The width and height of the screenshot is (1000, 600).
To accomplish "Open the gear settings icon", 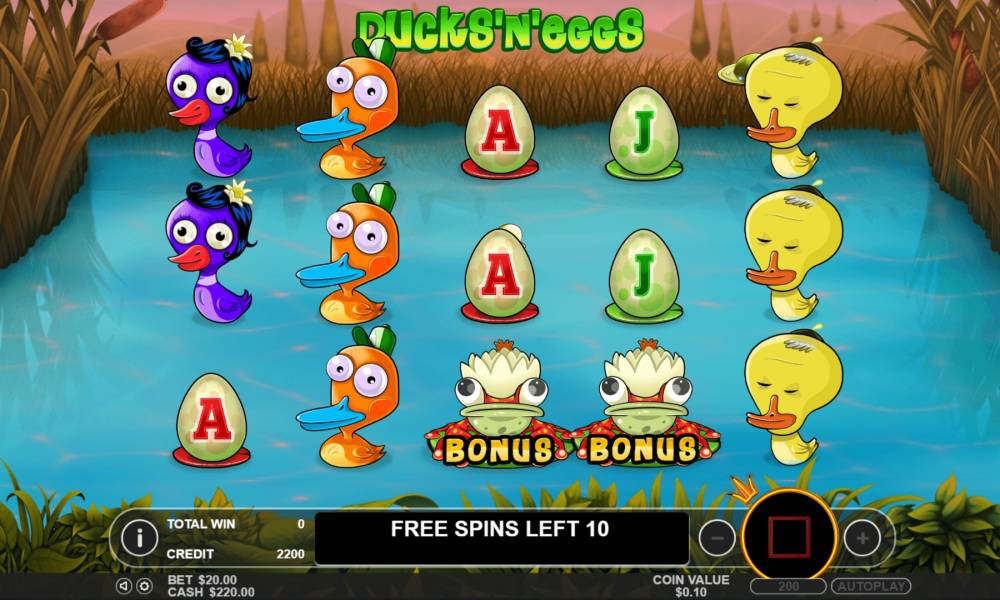I will coord(144,586).
